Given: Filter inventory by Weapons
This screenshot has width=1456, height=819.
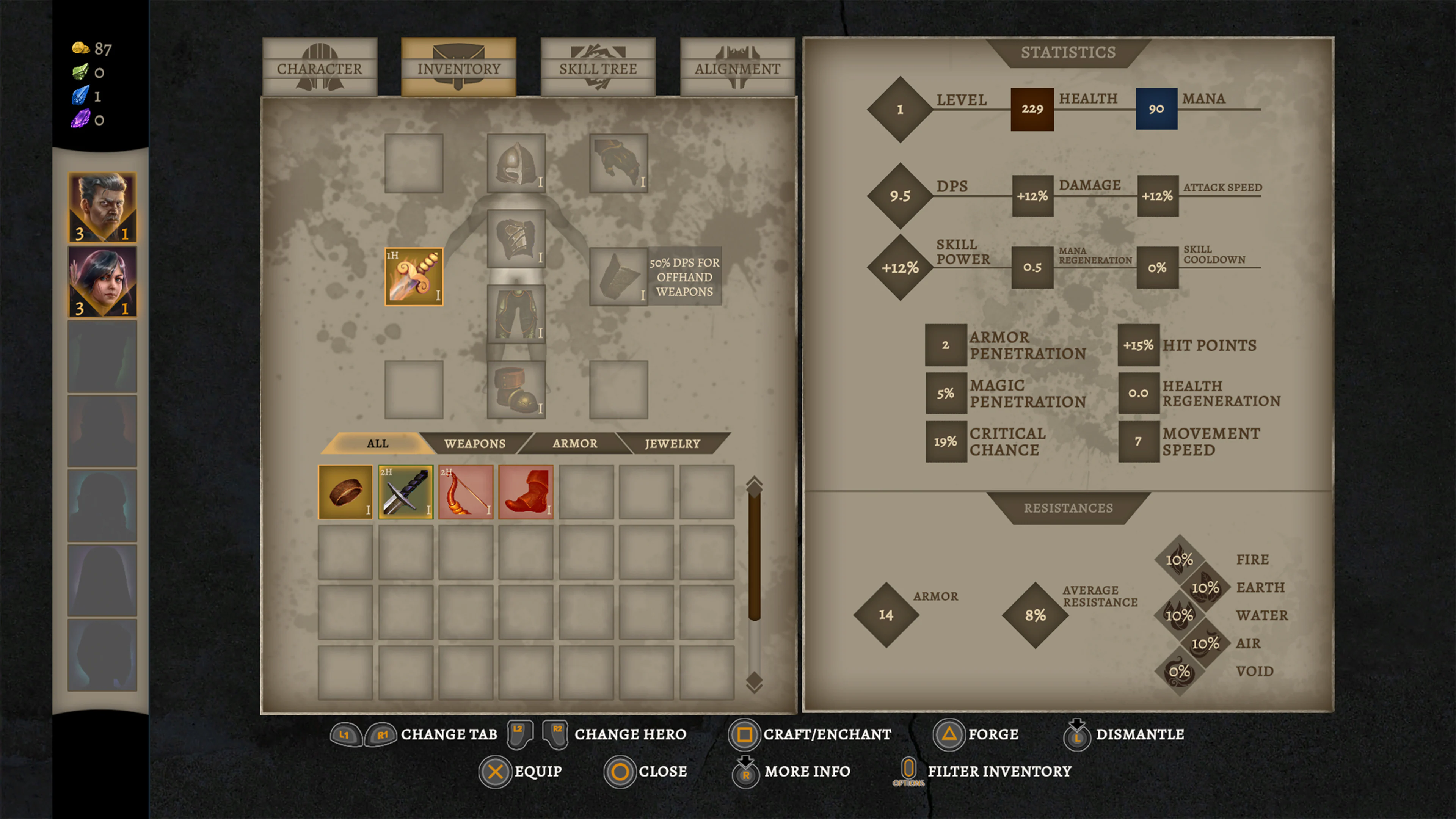Looking at the screenshot, I should 475,444.
